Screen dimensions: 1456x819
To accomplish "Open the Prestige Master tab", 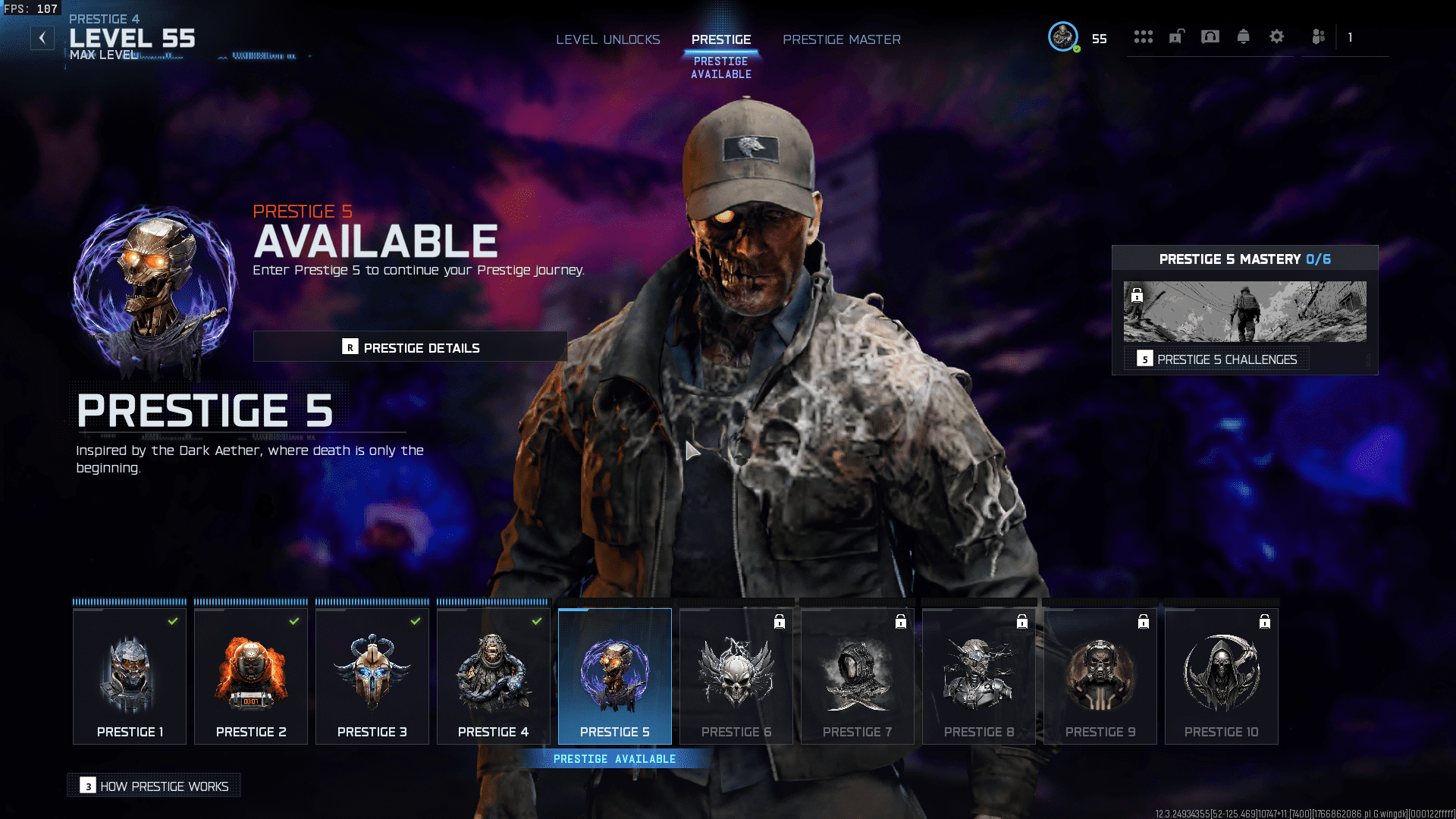I will [842, 39].
